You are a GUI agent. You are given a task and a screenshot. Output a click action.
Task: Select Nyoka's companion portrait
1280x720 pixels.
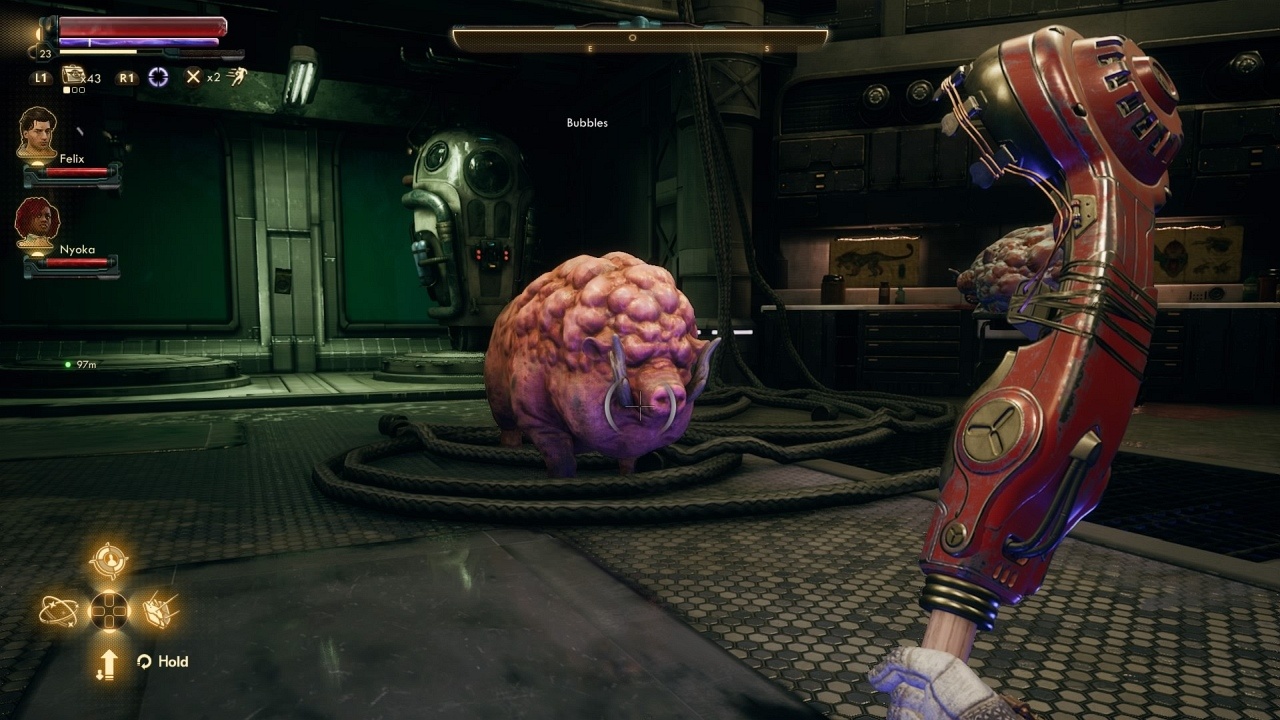[x=37, y=222]
